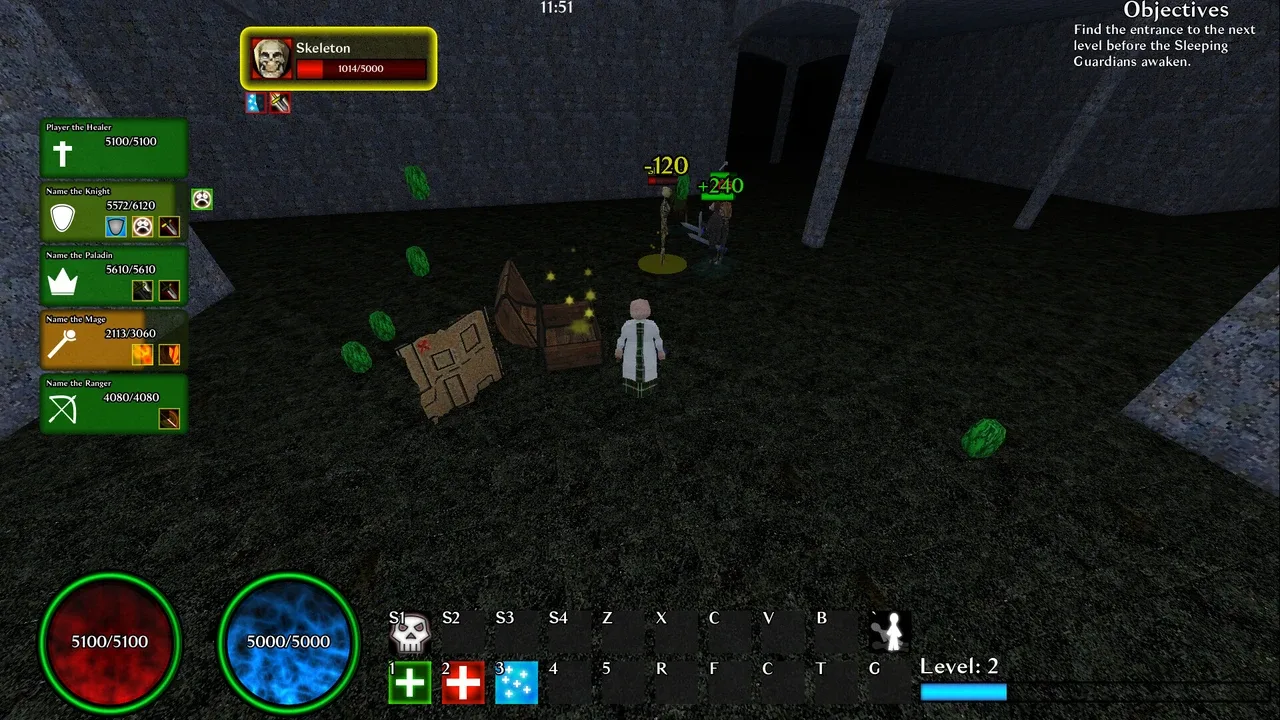1280x720 pixels.
Task: Activate the blue sparkles spell
Action: (x=517, y=683)
